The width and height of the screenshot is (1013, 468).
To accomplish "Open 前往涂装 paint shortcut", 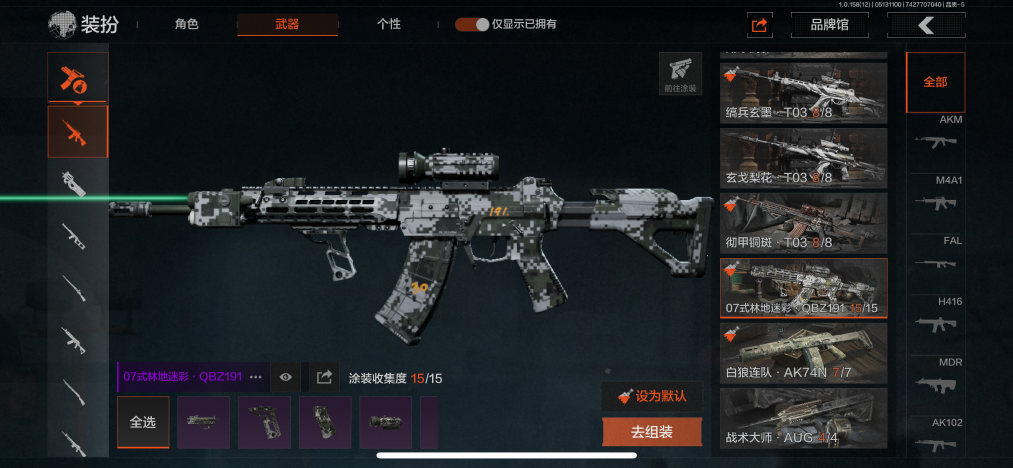I will click(680, 73).
